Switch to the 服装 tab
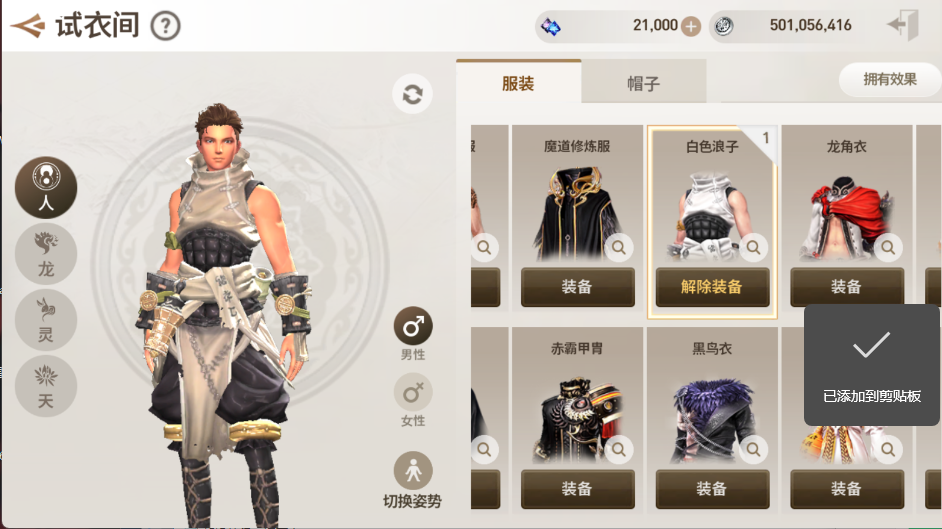 click(518, 83)
